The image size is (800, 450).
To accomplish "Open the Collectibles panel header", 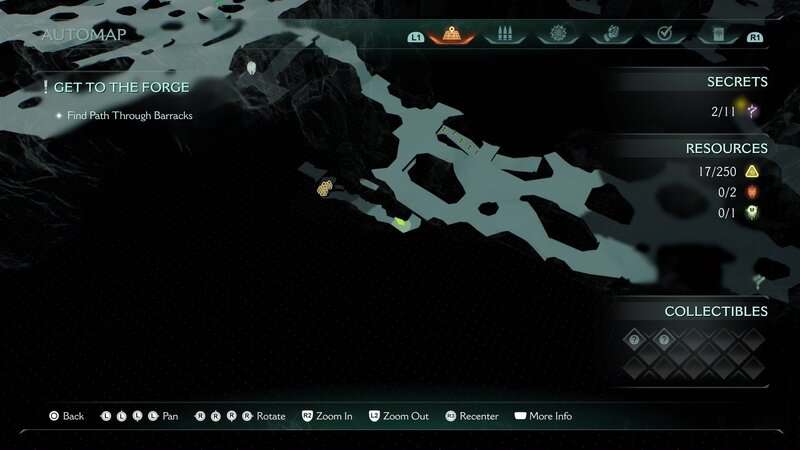I will (x=716, y=311).
